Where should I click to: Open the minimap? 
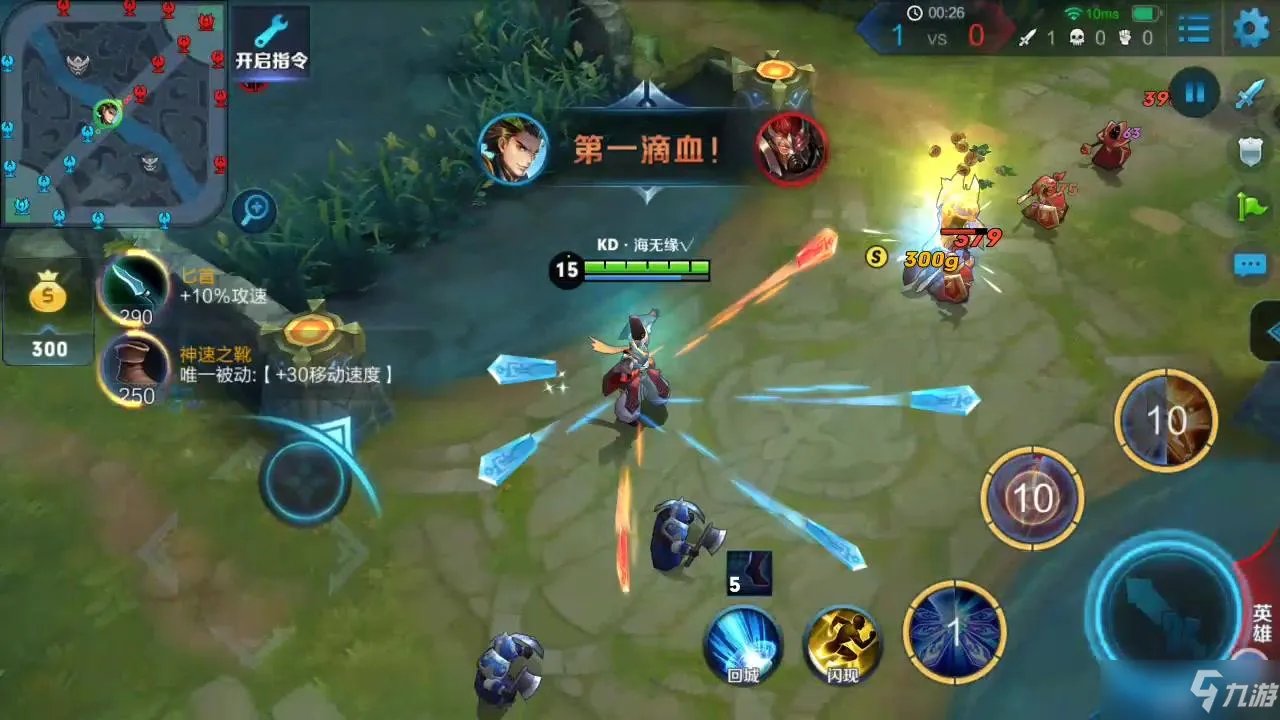[x=113, y=110]
